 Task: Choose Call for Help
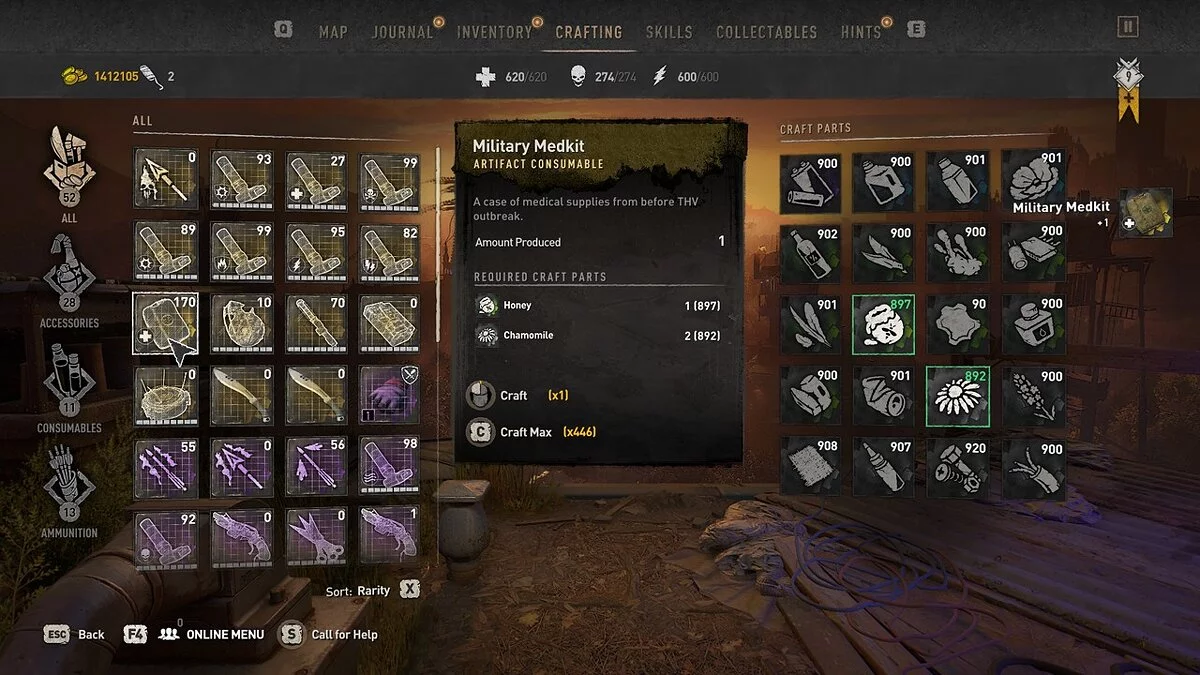click(x=331, y=634)
